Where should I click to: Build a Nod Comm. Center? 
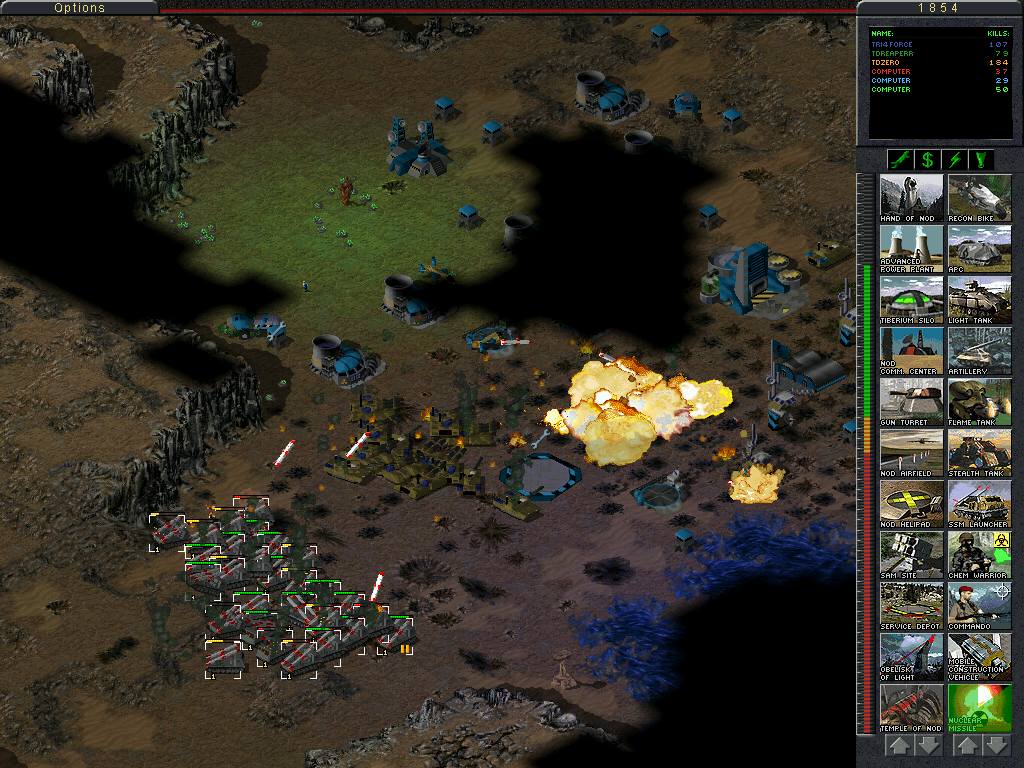(911, 350)
